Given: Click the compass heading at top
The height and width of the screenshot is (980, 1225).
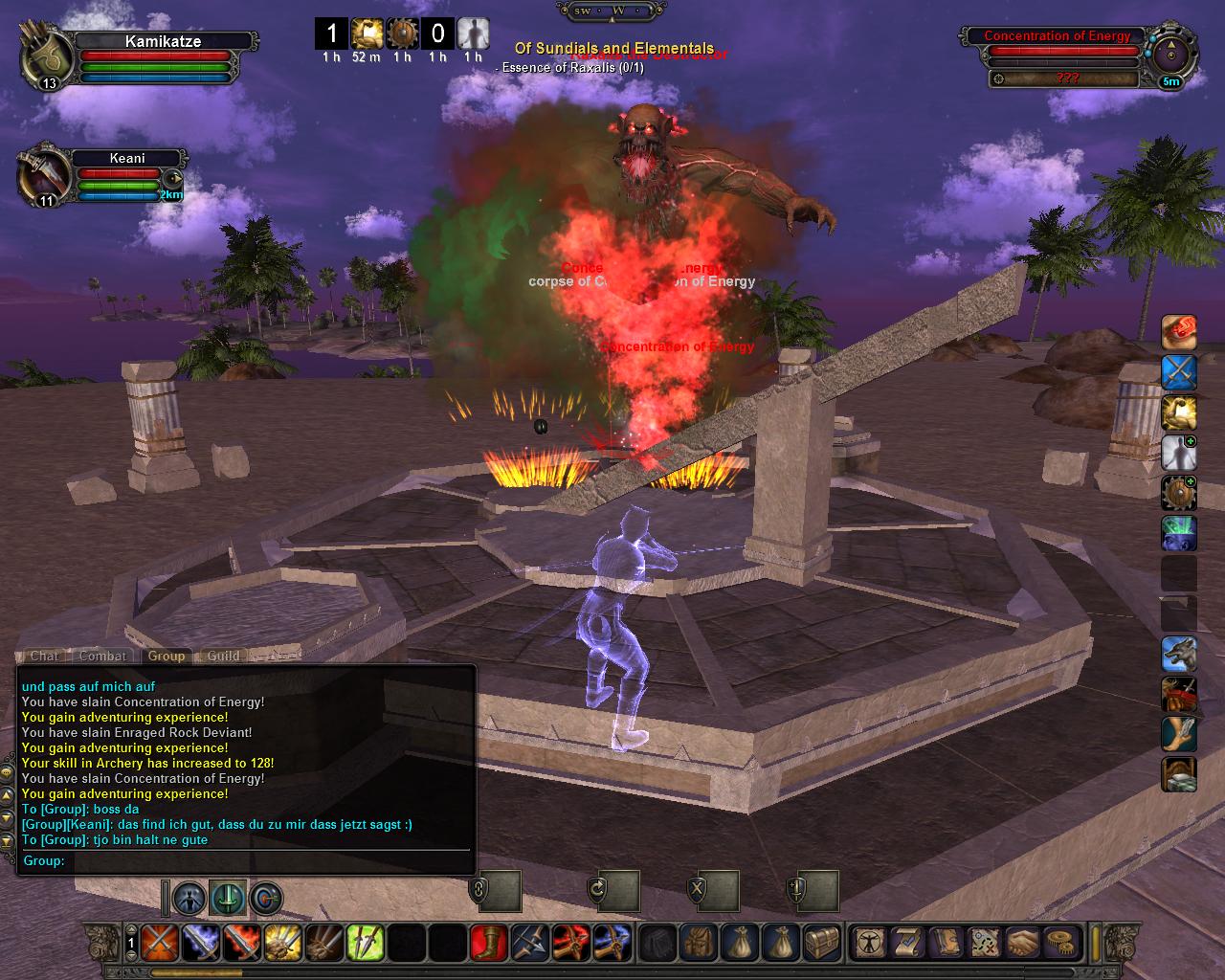Looking at the screenshot, I should point(612,11).
